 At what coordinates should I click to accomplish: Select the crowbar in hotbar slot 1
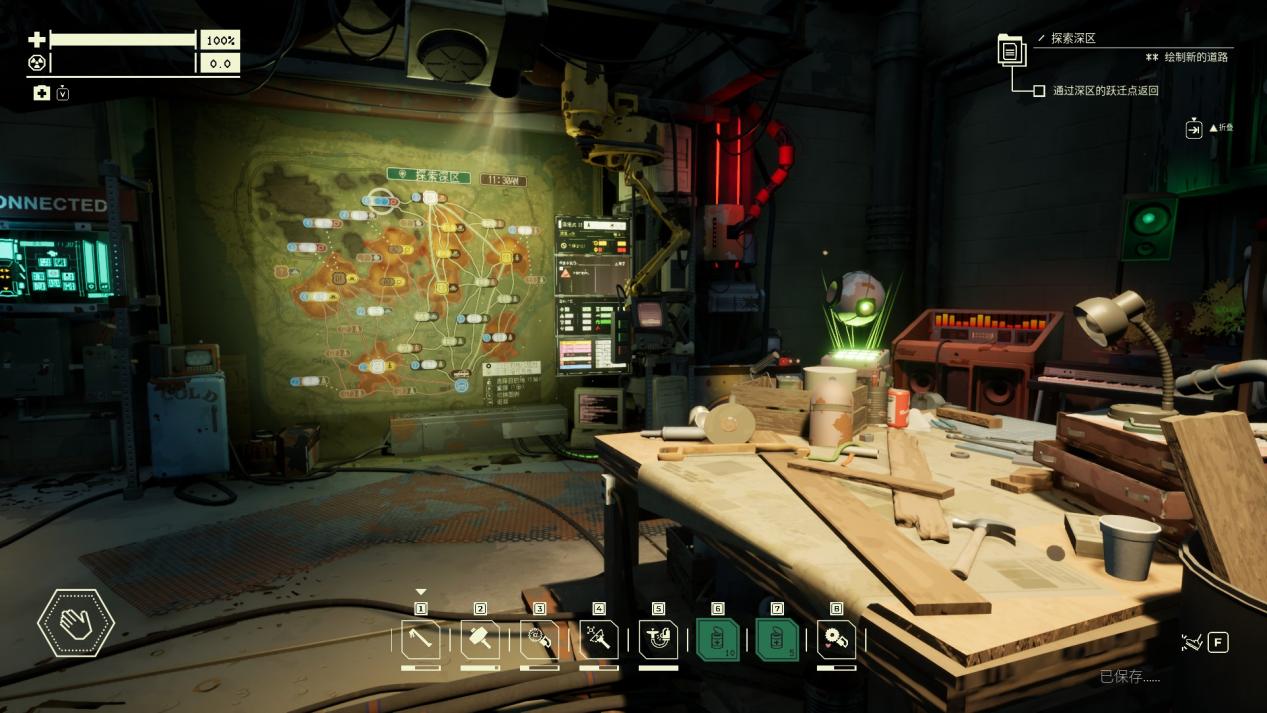(x=421, y=640)
